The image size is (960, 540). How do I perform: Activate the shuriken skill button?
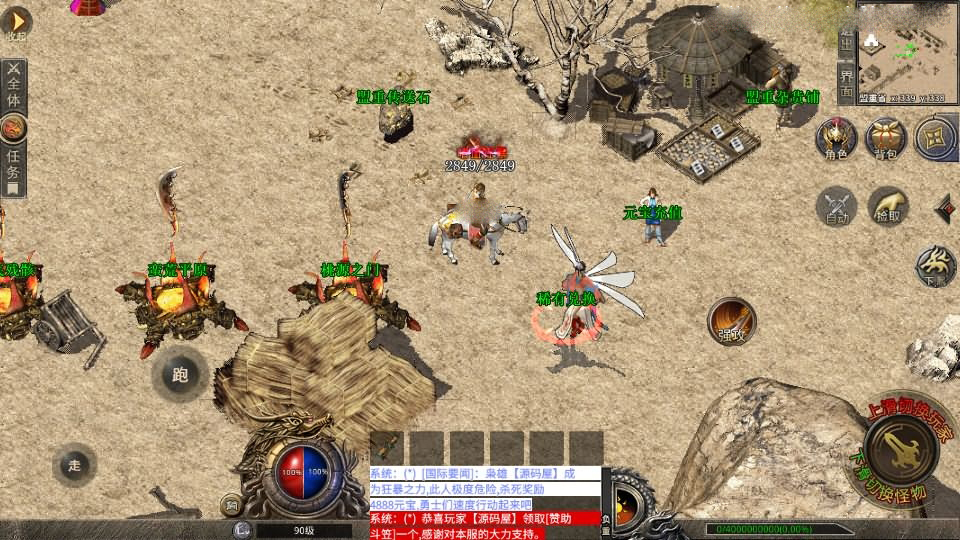point(935,138)
